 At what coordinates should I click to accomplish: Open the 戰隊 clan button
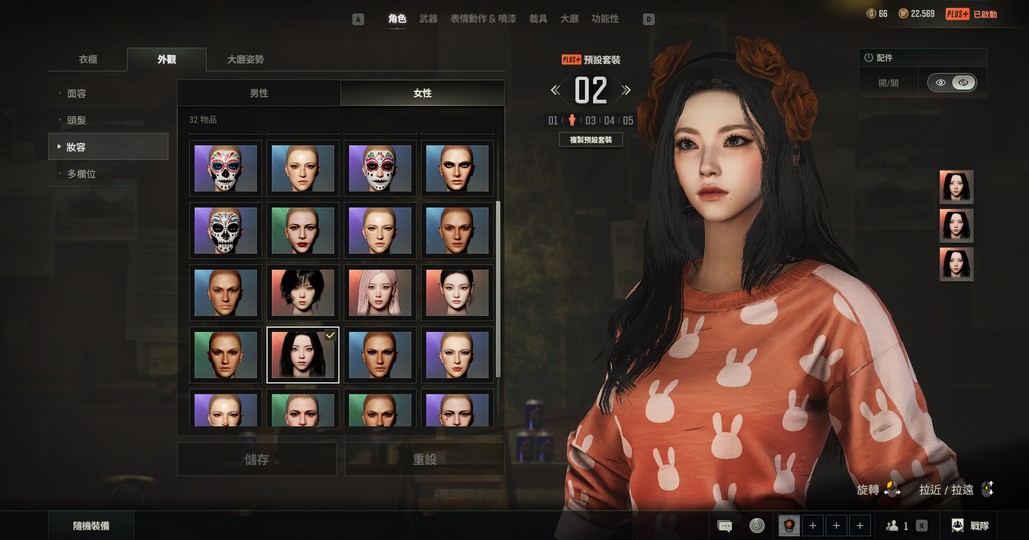[x=968, y=525]
